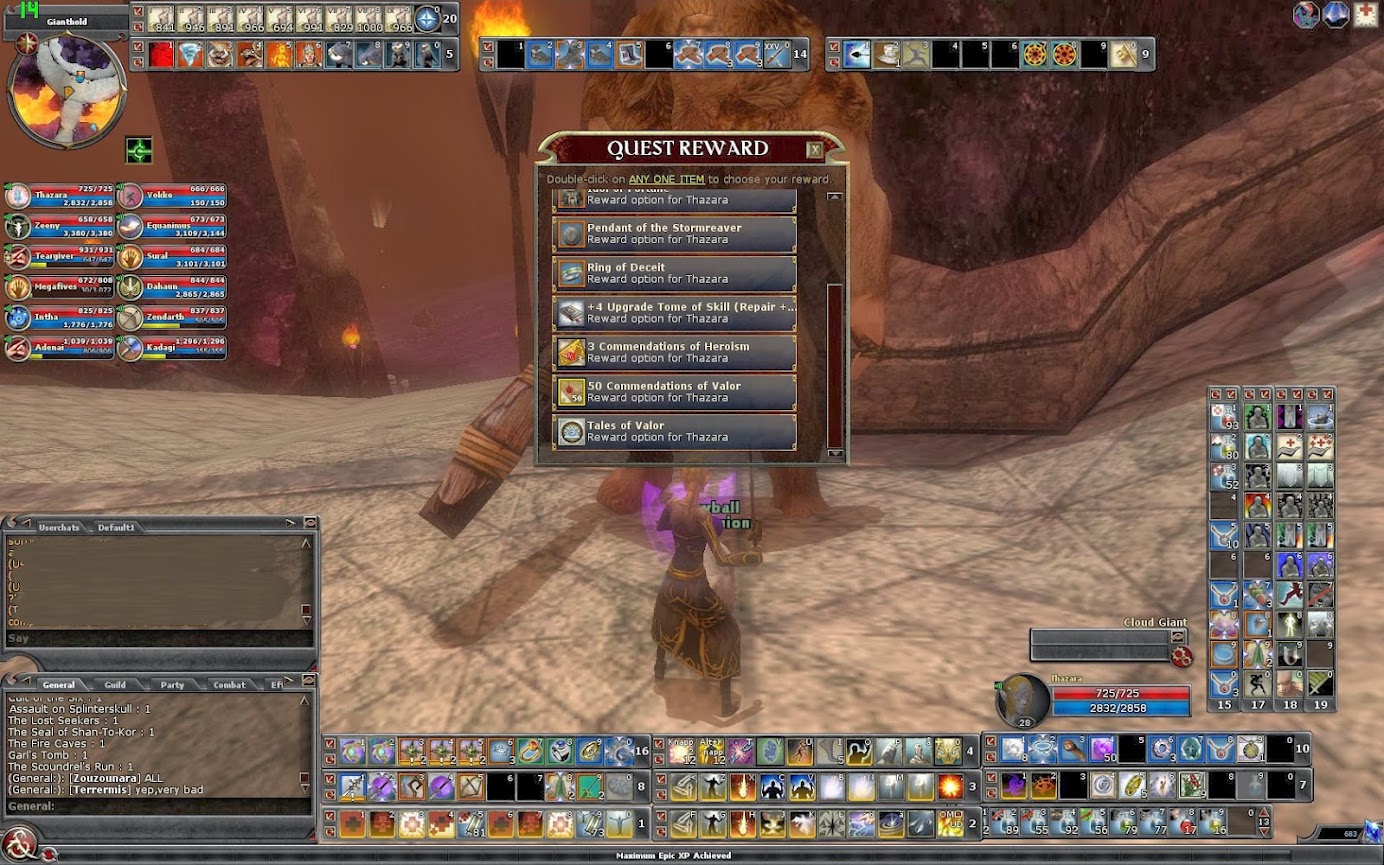Select party member Kadagi
1384x865 pixels.
172,347
